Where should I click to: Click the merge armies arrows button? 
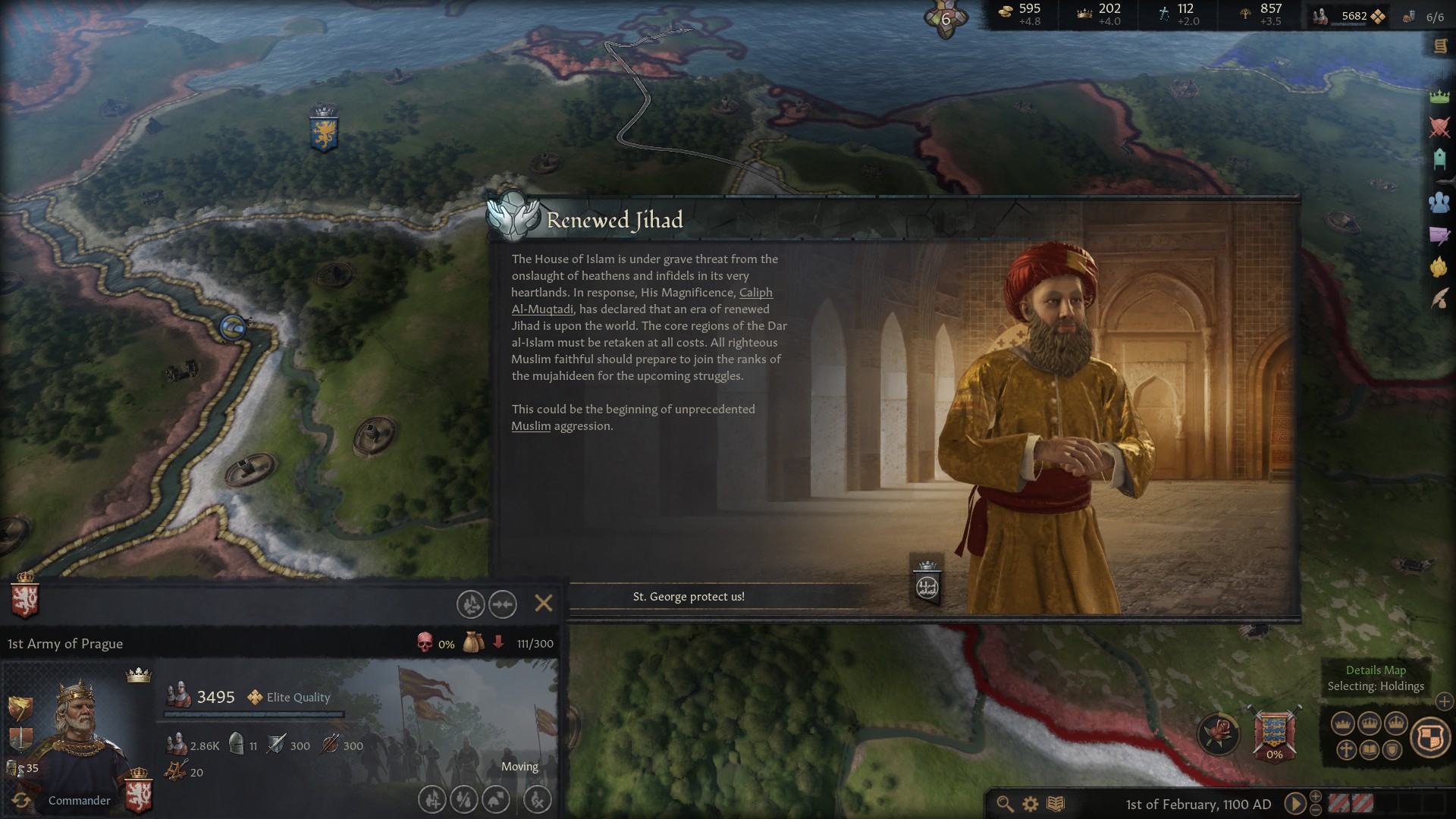coord(503,604)
